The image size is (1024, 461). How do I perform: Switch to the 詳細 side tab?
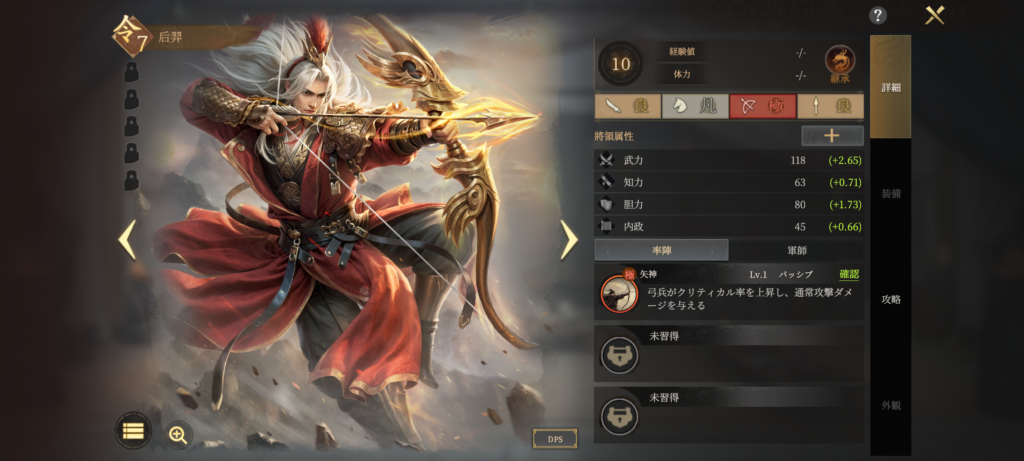tap(890, 88)
